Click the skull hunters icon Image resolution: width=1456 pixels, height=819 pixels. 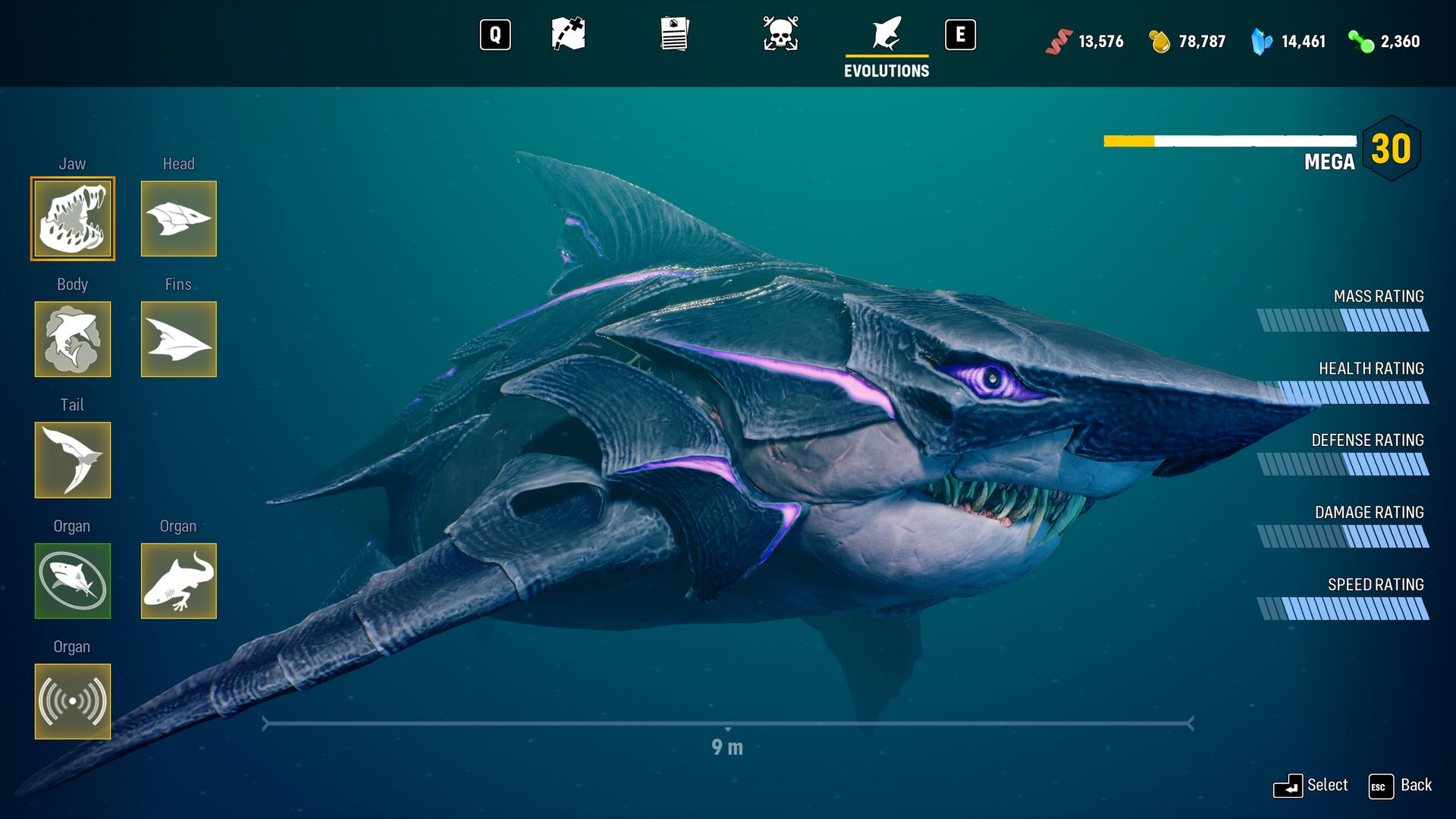pos(780,34)
